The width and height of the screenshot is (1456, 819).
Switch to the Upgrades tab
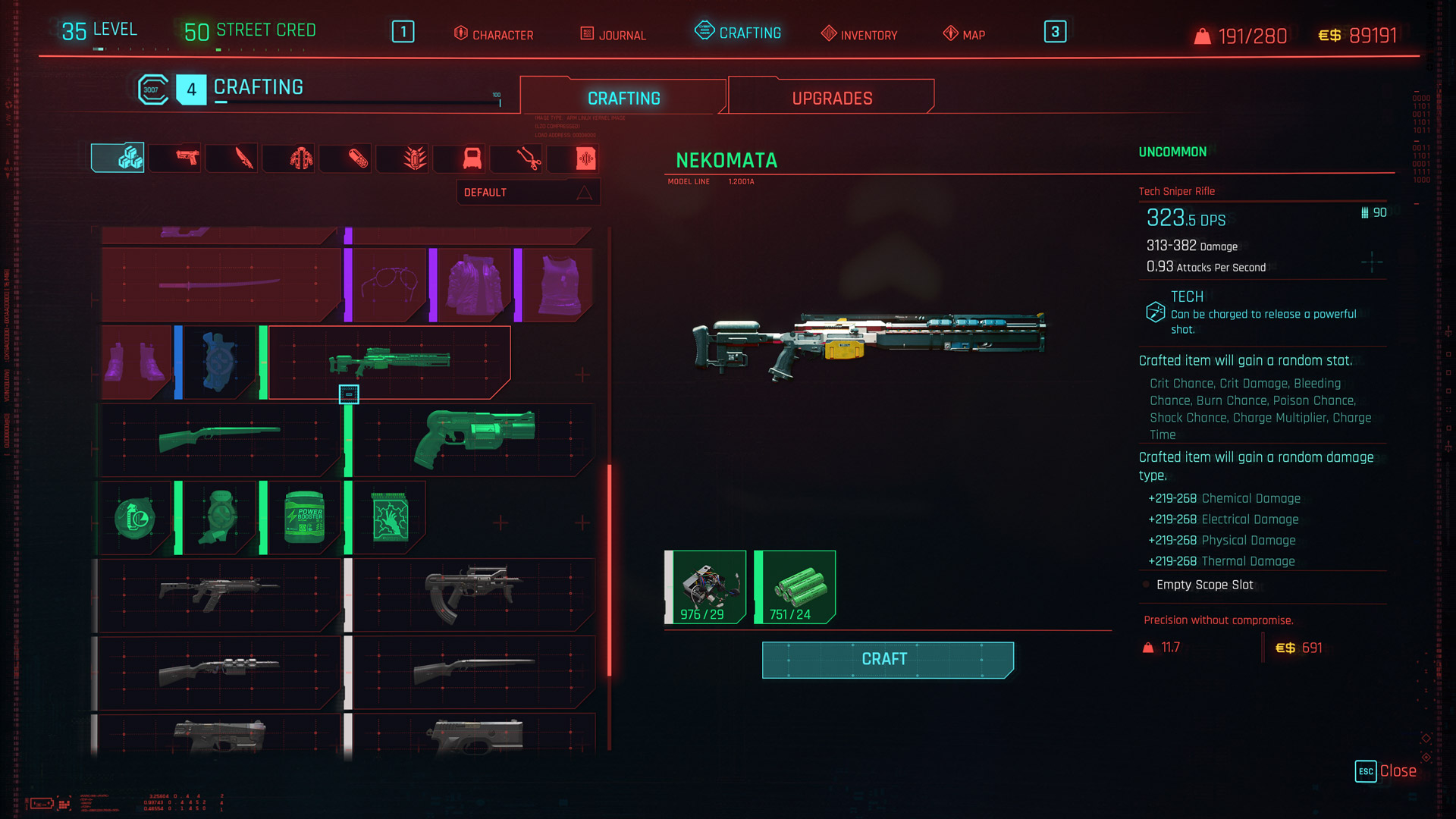coord(831,98)
